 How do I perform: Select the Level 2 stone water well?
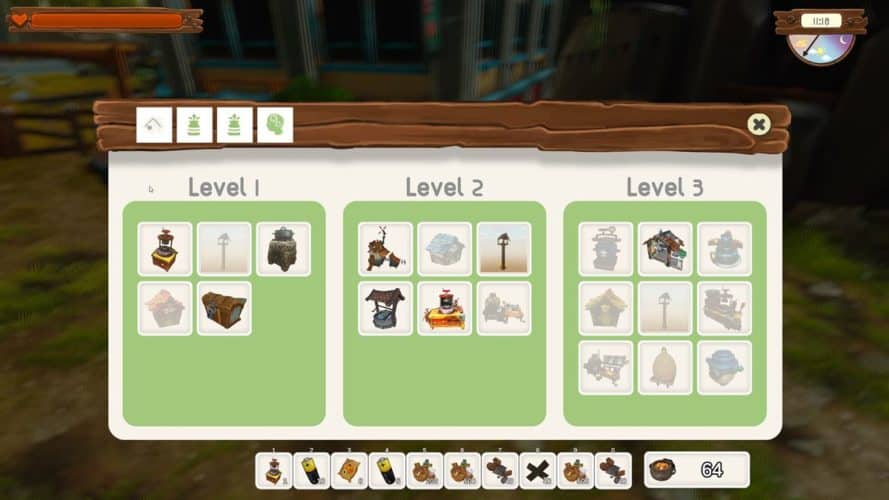pos(385,308)
